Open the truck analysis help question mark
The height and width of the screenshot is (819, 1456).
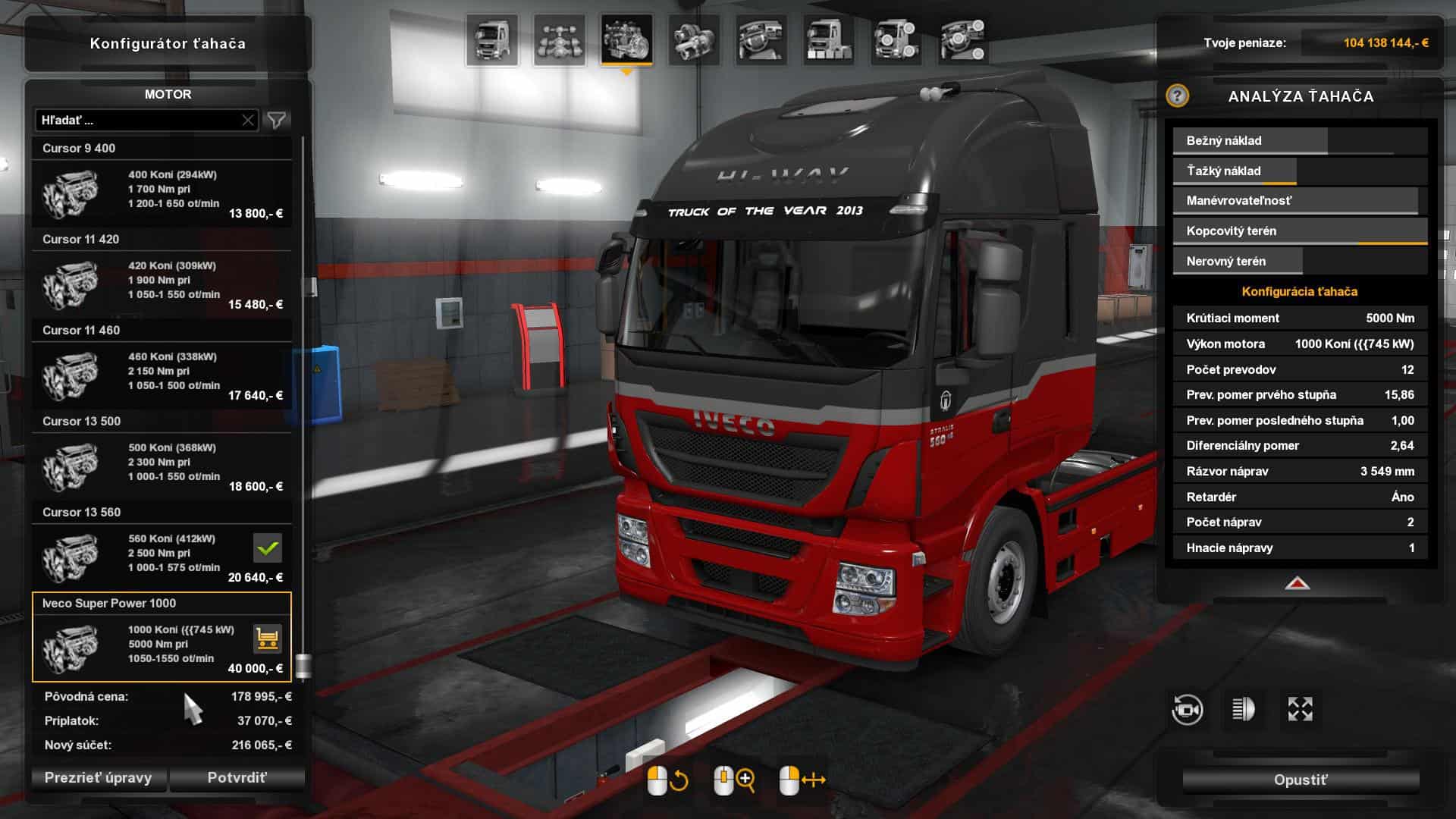[x=1177, y=96]
